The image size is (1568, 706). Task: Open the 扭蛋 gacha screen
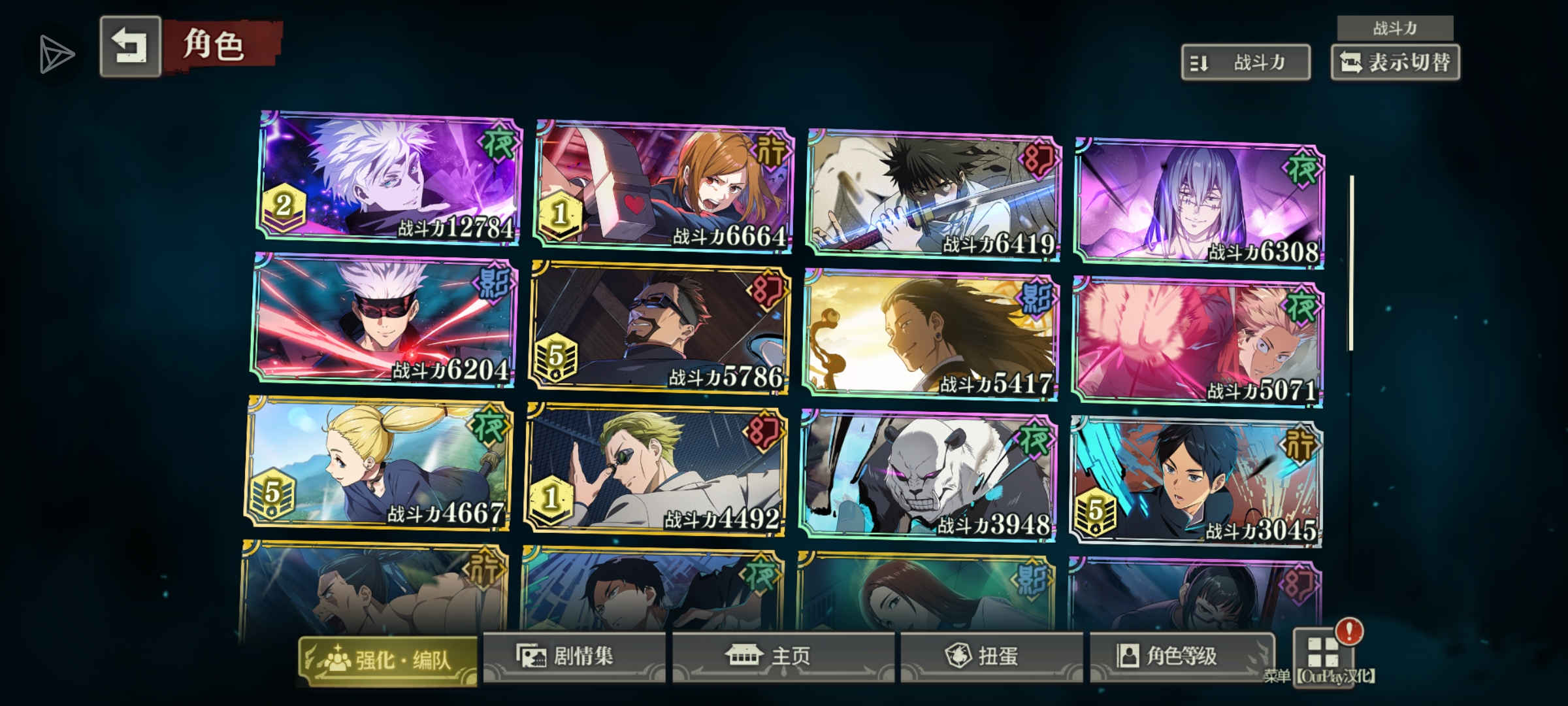pos(990,656)
